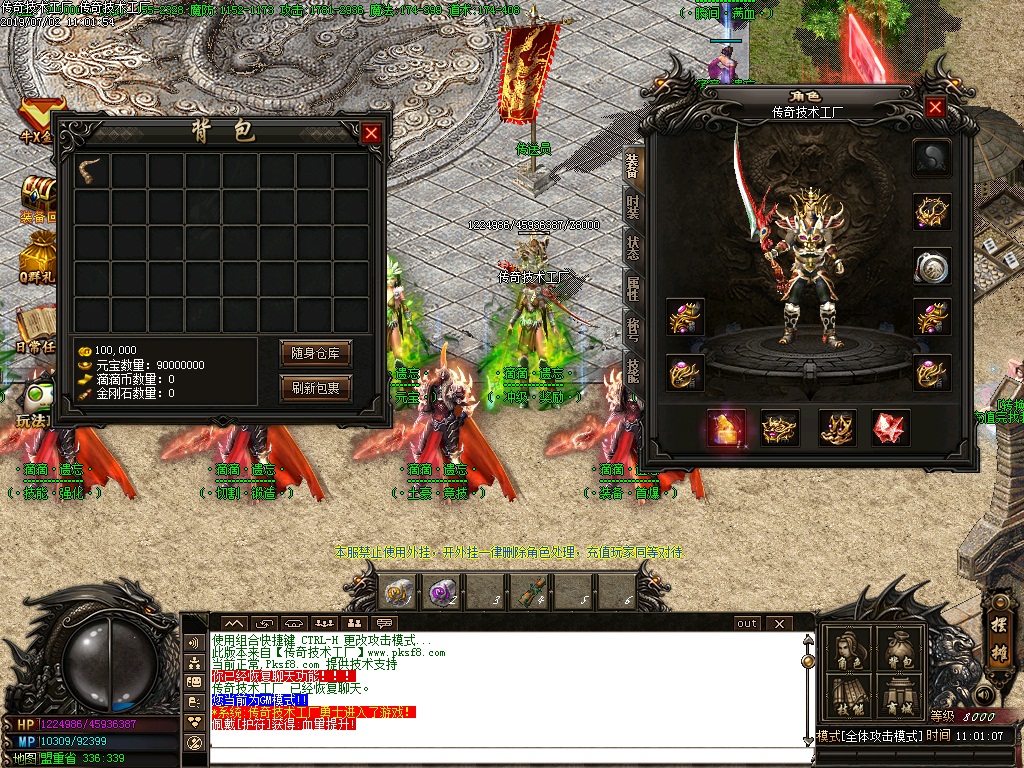Screen dimensions: 1024x768
Task: Click the chat 'out' button
Action: click(x=747, y=623)
